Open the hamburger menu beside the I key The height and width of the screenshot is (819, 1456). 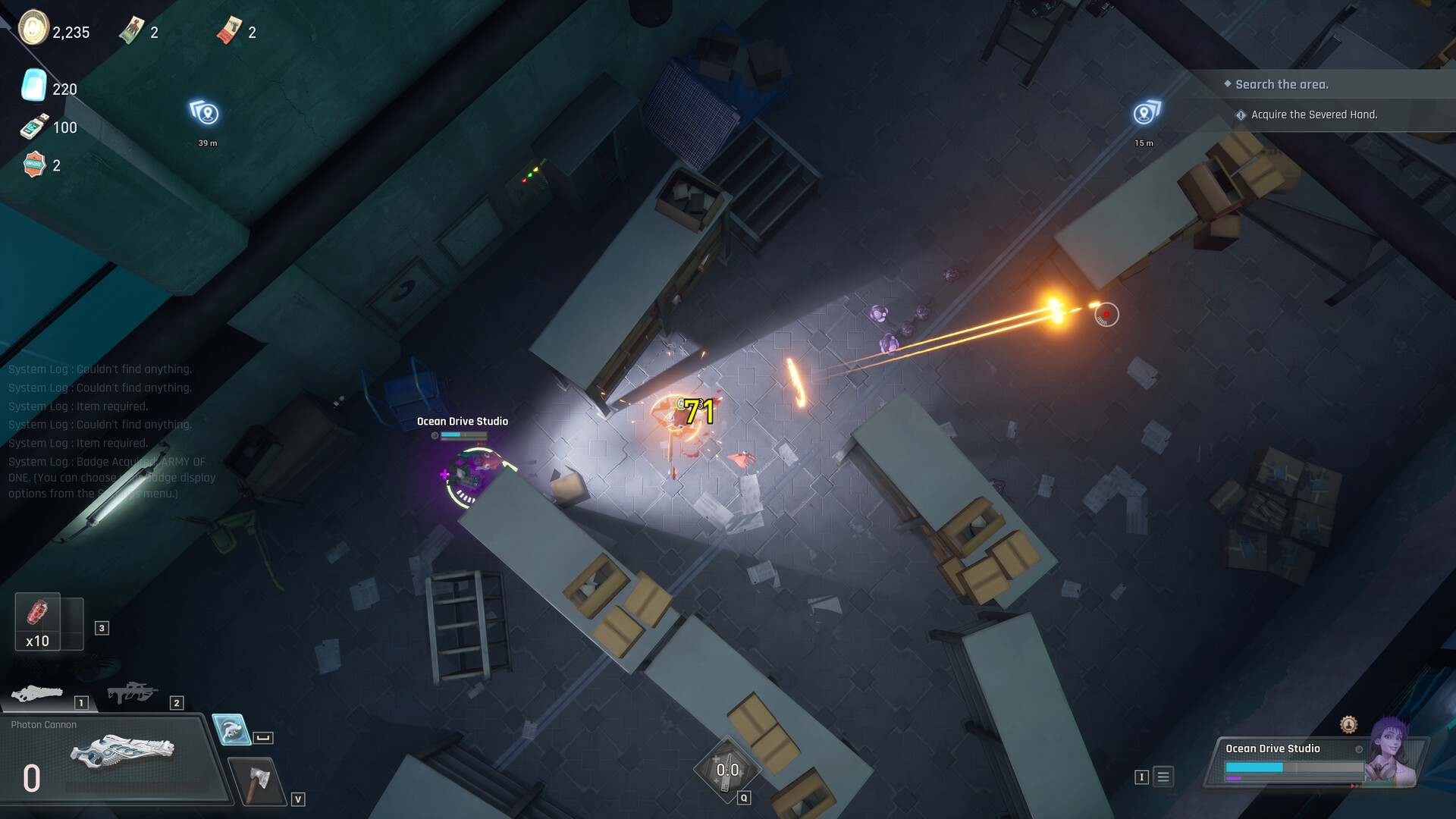tap(1162, 776)
